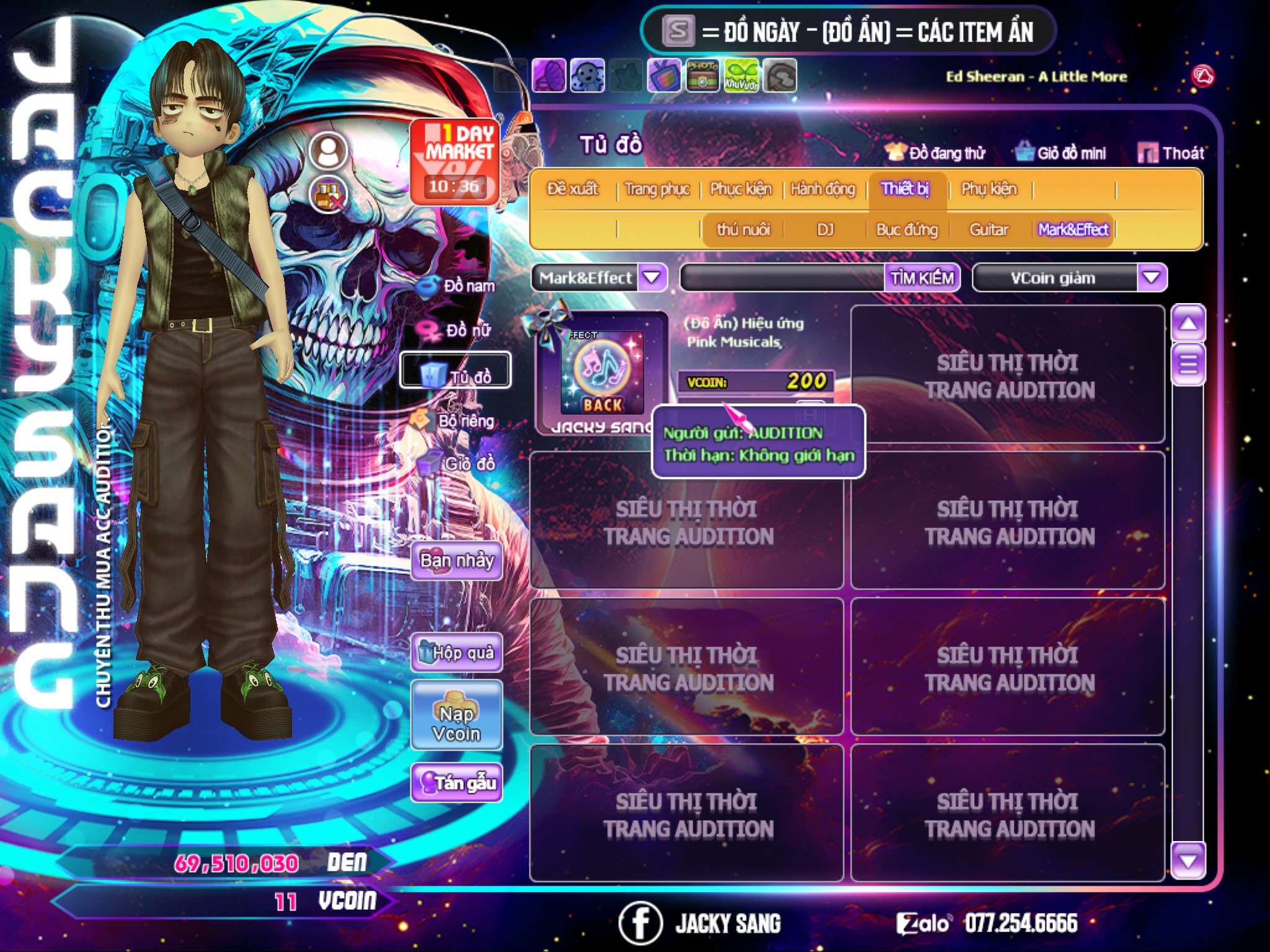Select the Hành động tab
Image resolution: width=1270 pixels, height=952 pixels.
coord(823,189)
